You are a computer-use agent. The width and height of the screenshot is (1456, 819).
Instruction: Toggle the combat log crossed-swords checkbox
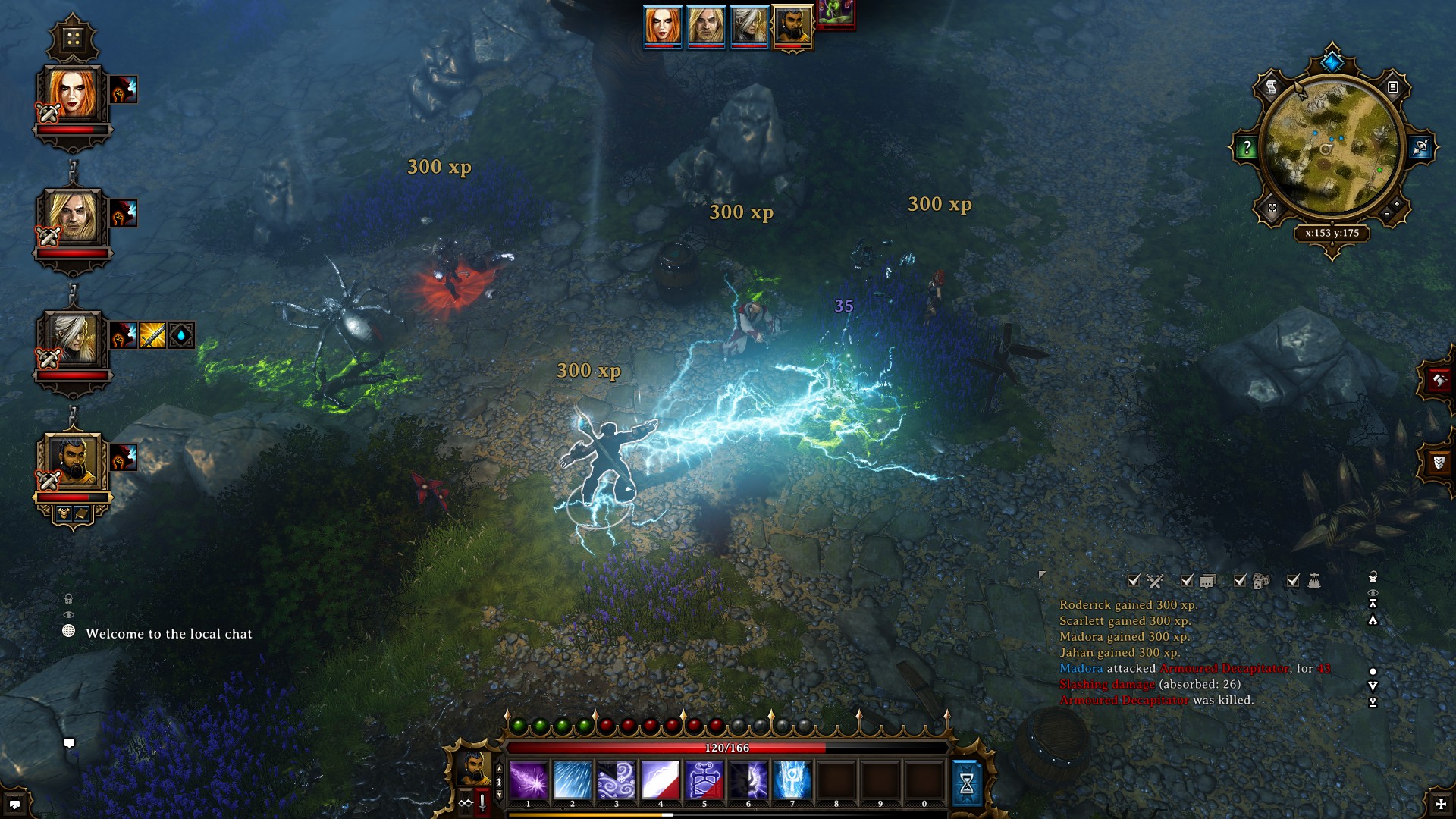[1134, 581]
